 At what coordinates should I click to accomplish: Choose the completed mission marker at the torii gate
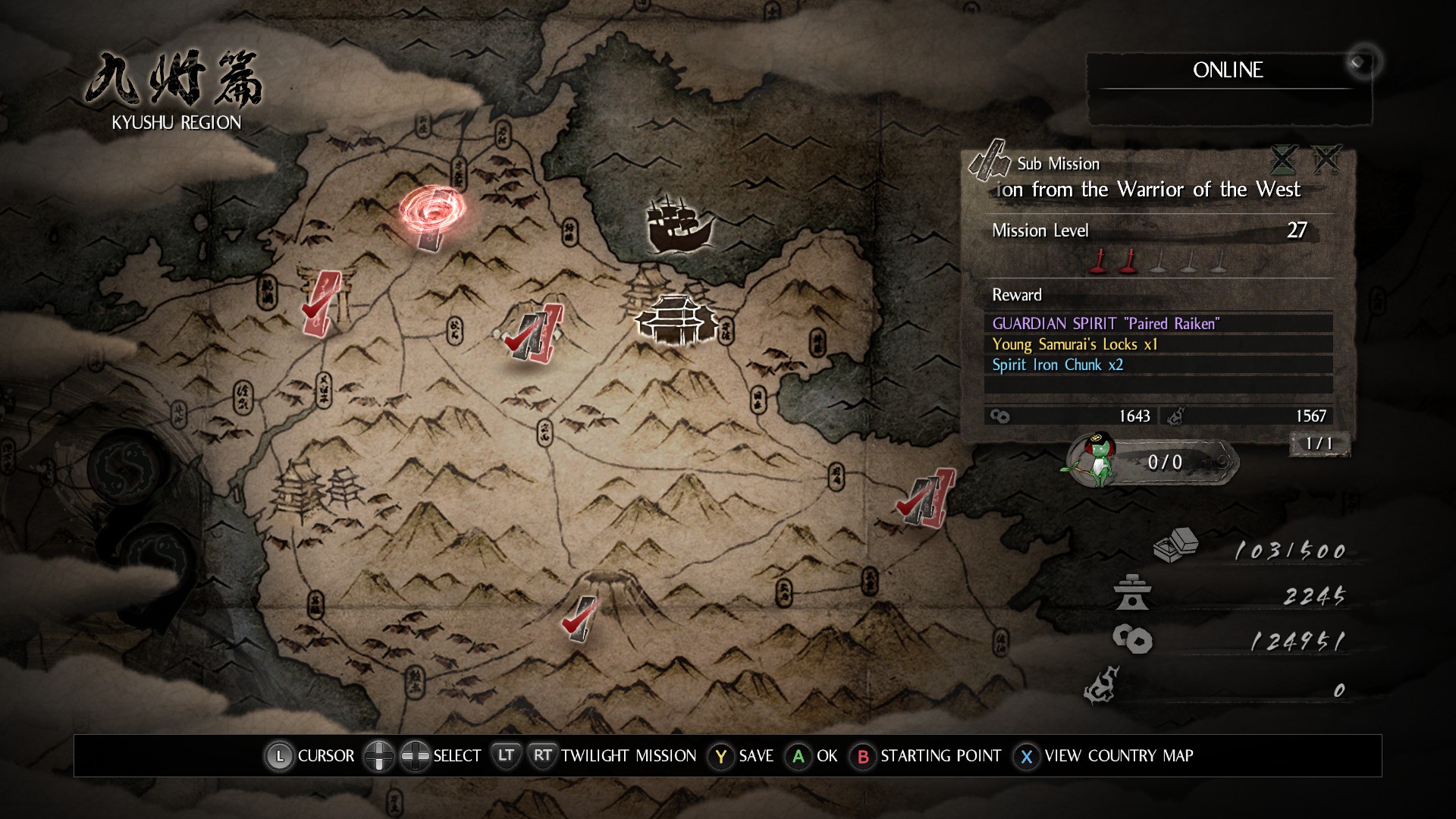click(322, 303)
